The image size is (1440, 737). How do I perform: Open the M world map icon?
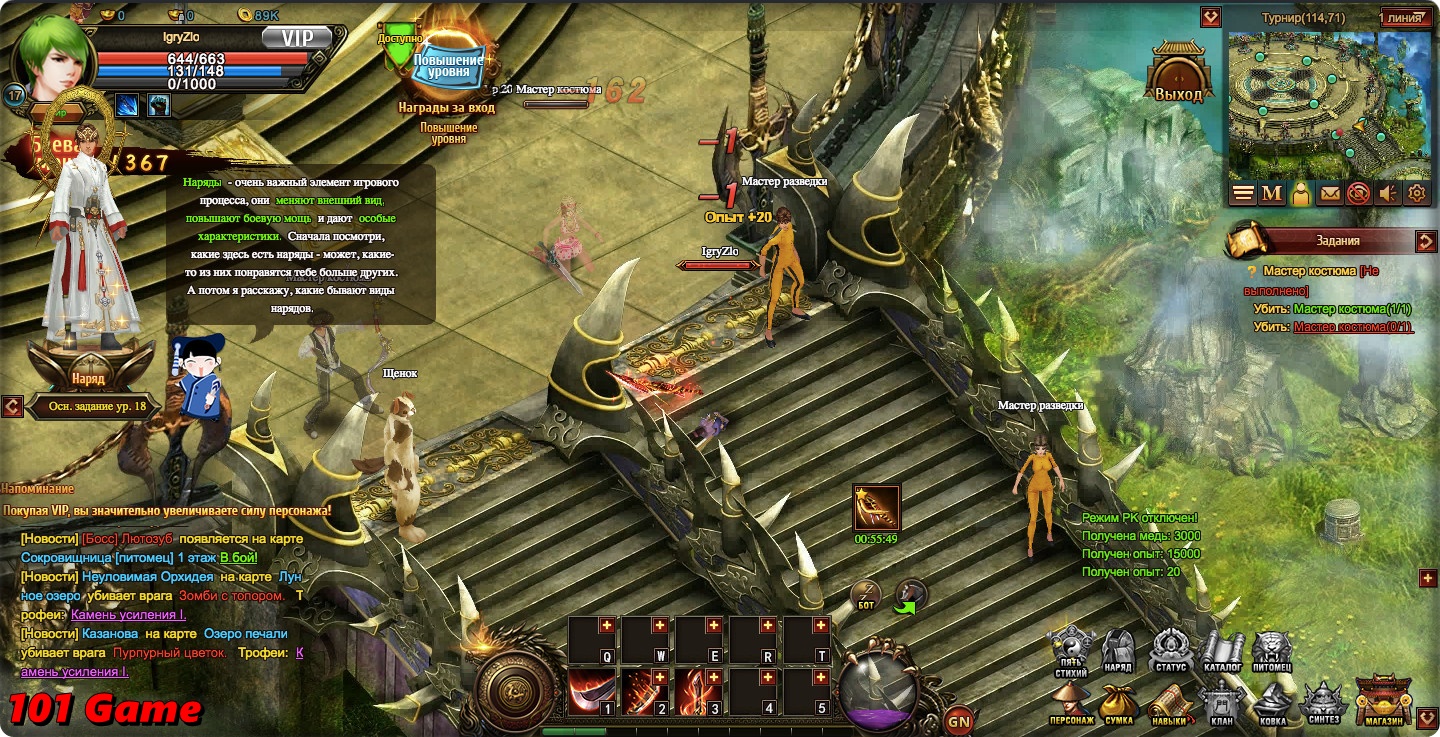point(1271,193)
